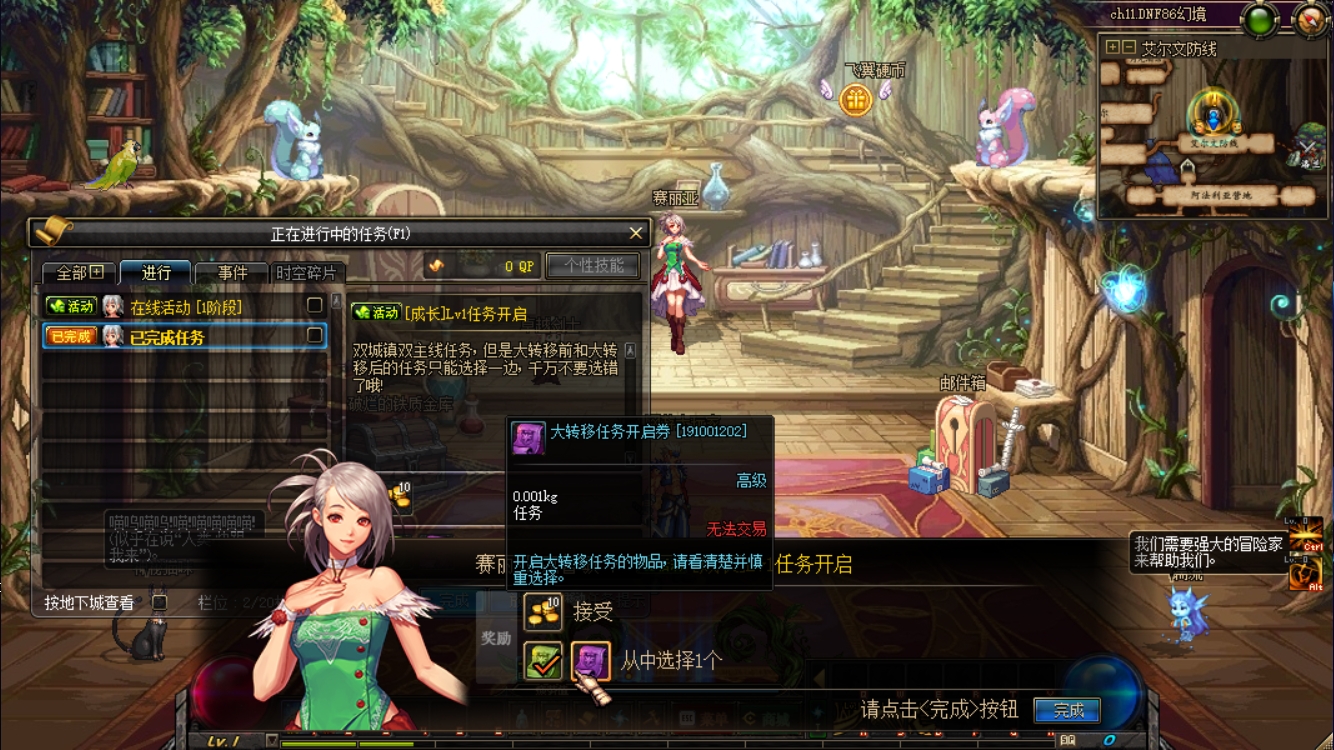Show the 事件 (Events) tab
1334x750 pixels.
[x=232, y=272]
